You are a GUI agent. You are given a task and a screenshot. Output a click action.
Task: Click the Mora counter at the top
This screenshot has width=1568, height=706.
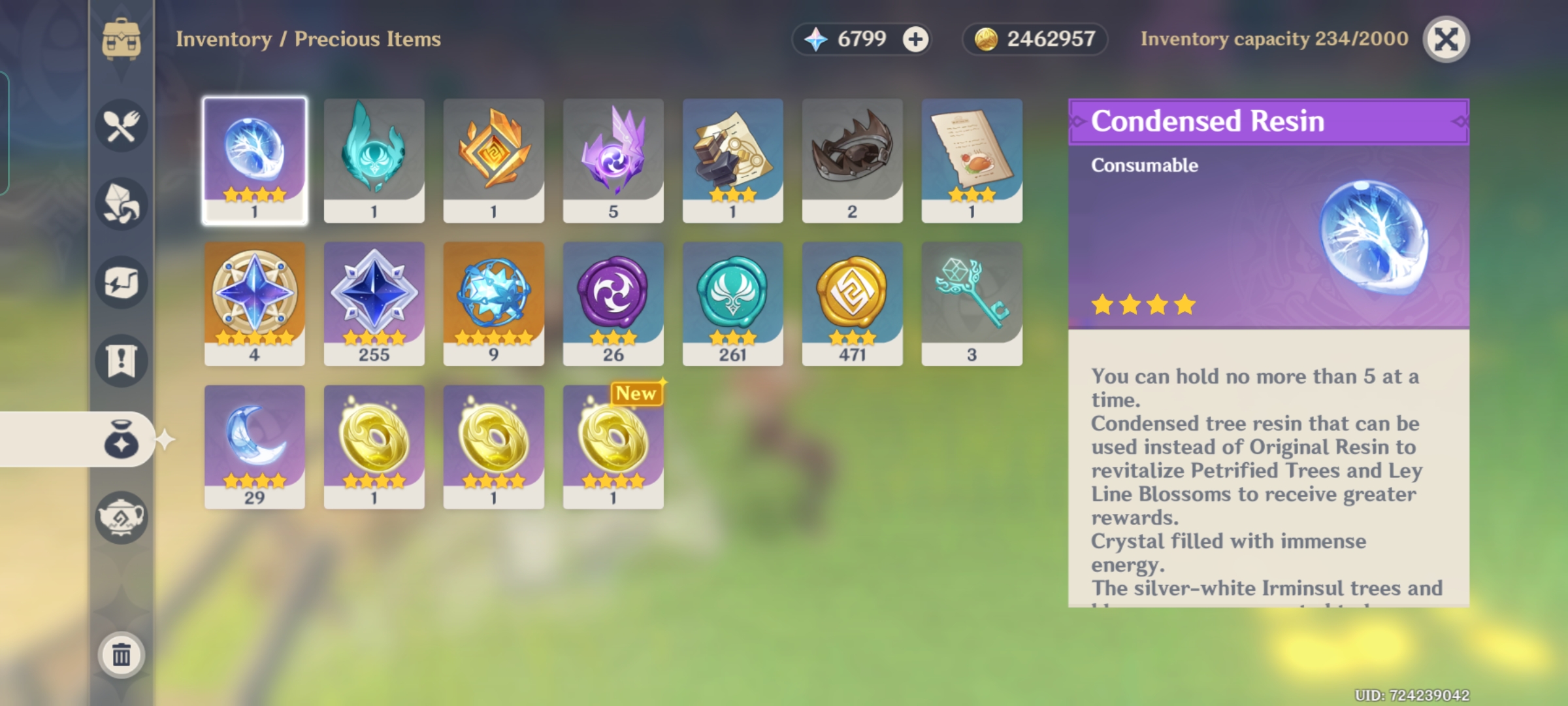(1036, 39)
